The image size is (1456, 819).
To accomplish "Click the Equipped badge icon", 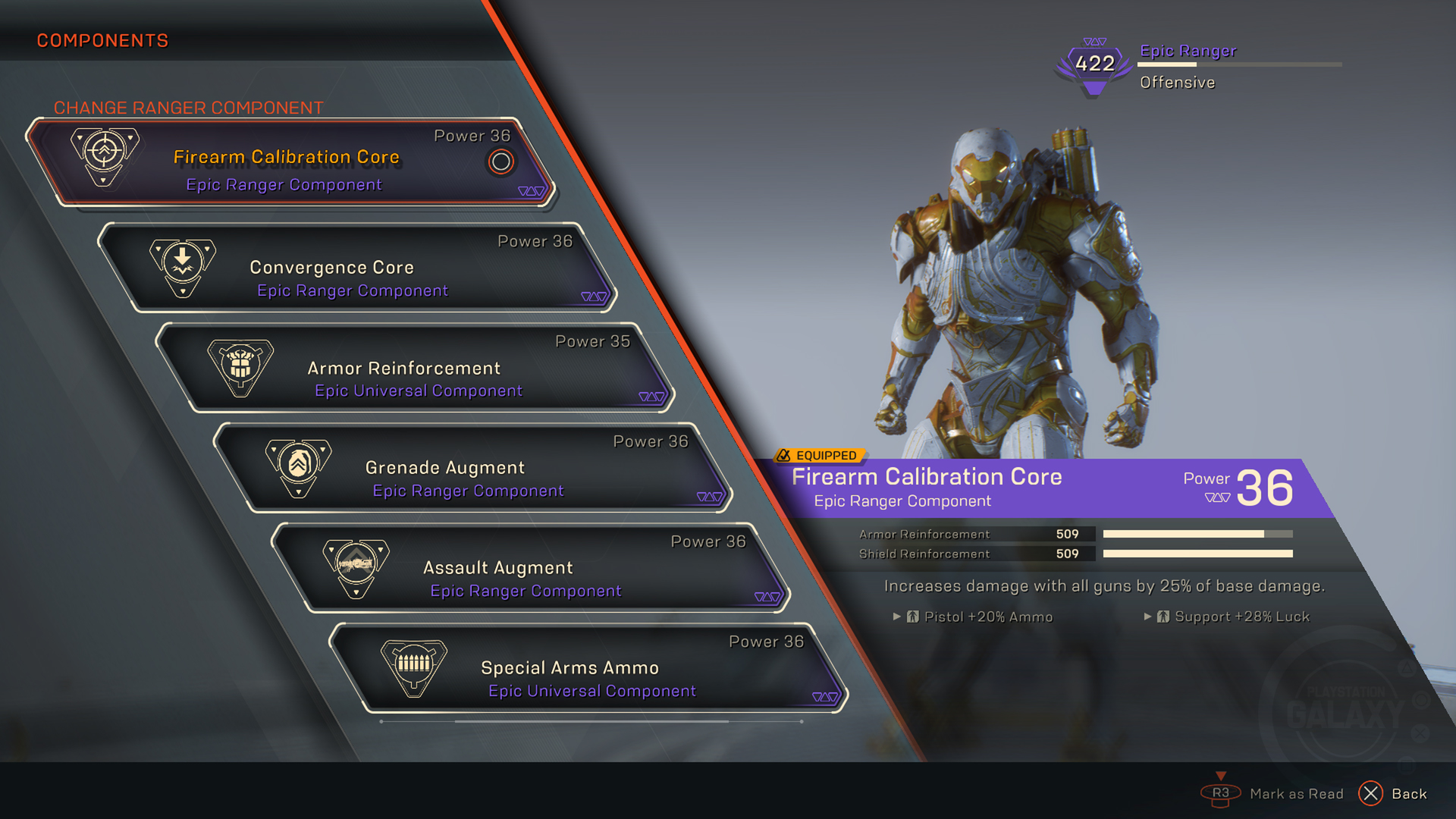I will 784,456.
